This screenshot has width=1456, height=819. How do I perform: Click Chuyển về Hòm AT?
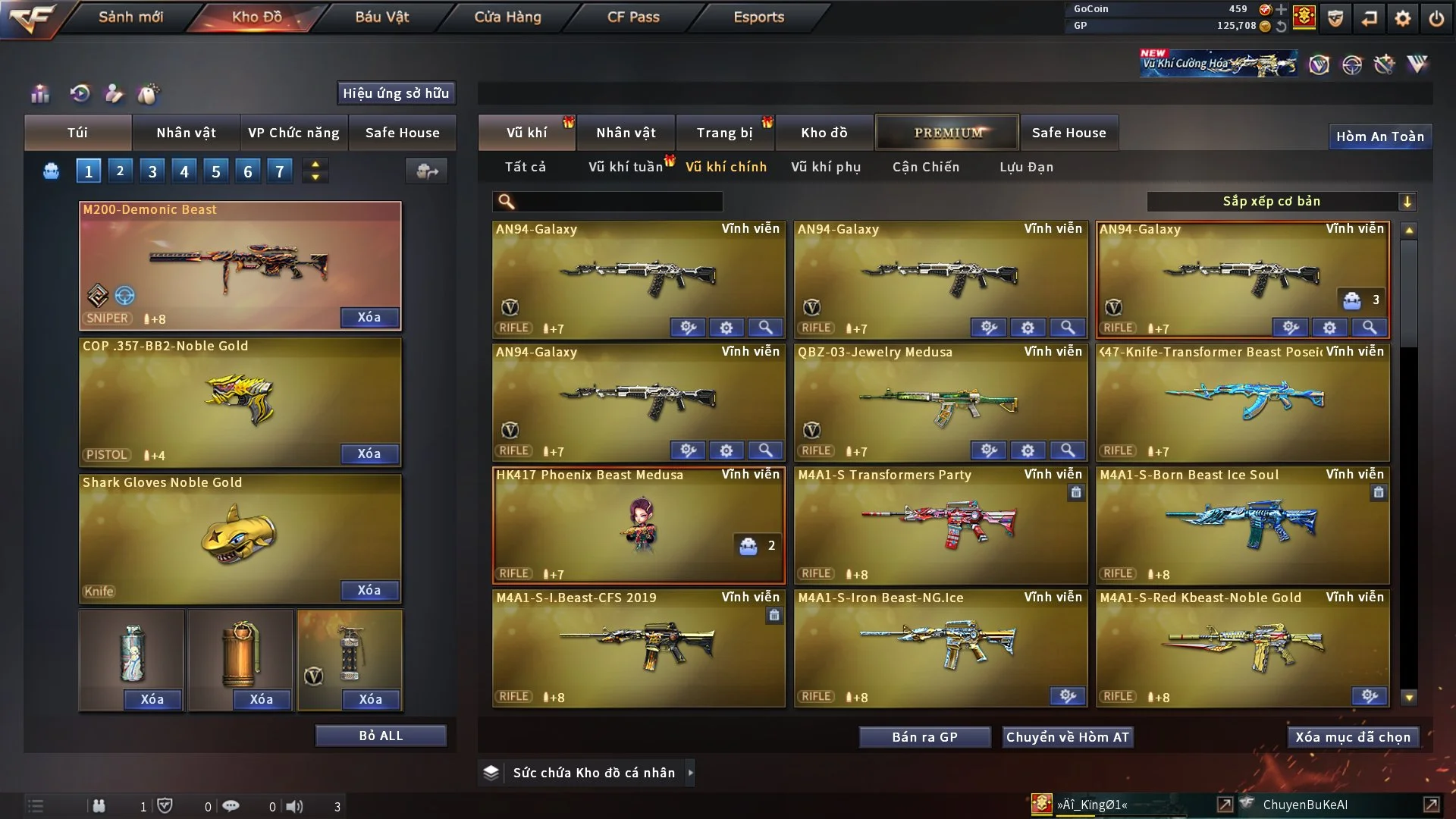click(1068, 737)
